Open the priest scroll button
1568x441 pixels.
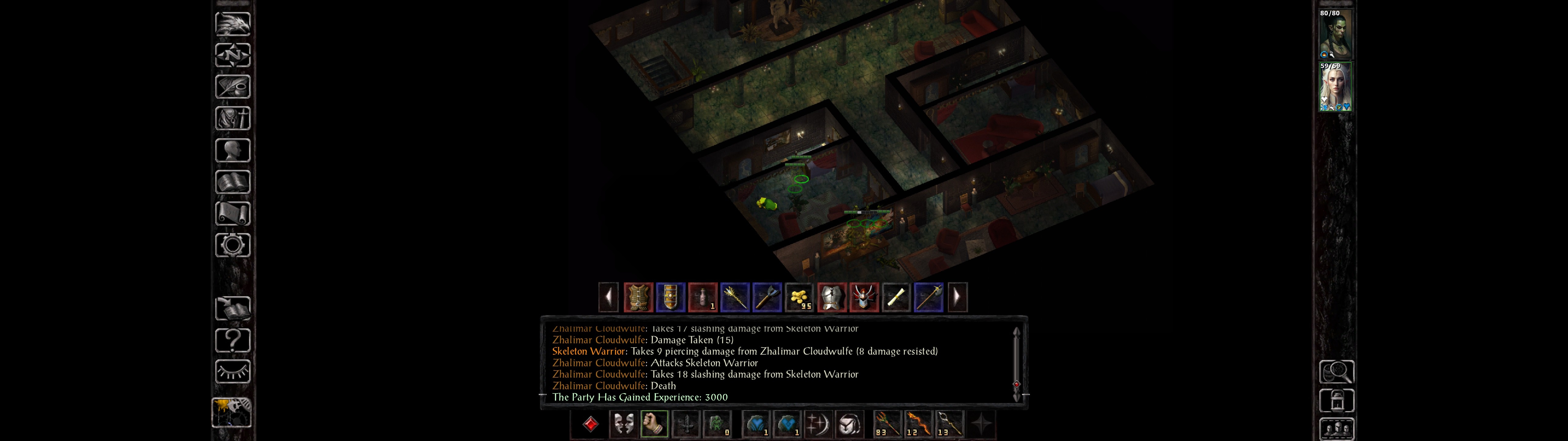tap(232, 213)
